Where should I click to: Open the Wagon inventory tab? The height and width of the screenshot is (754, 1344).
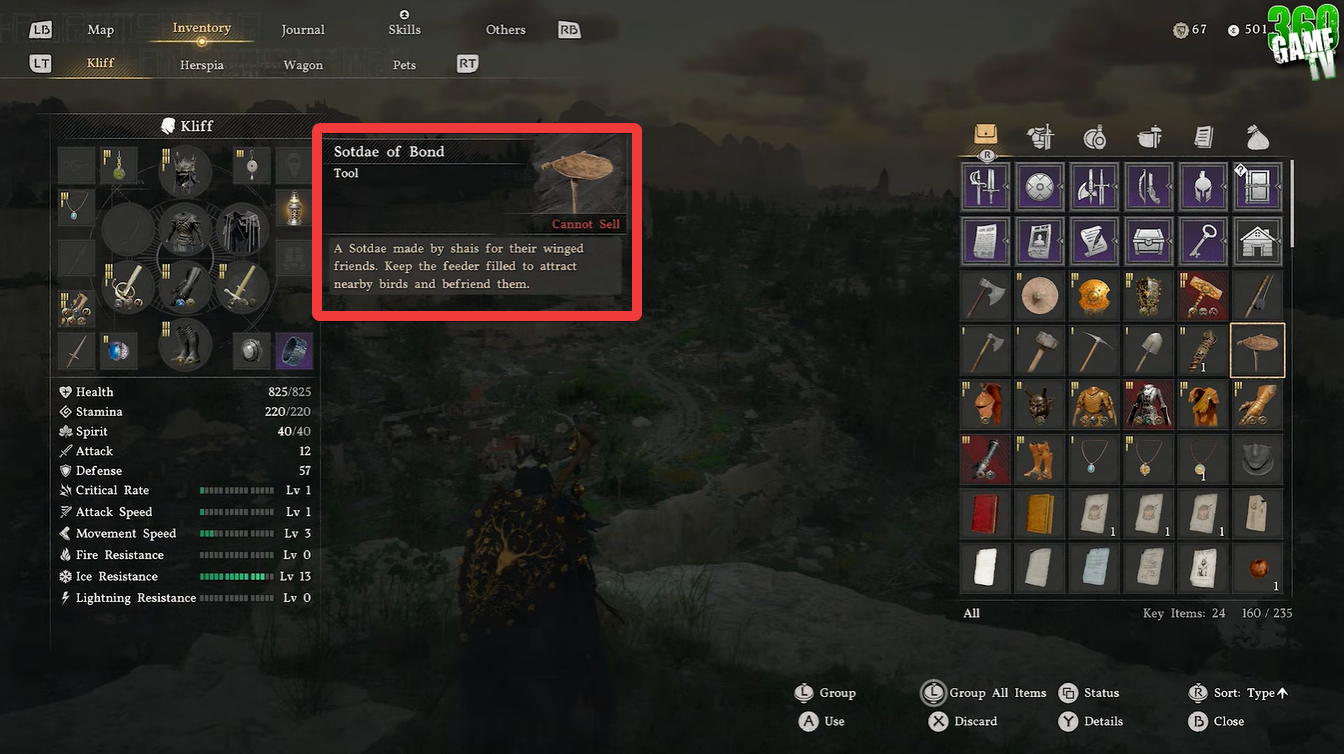[303, 64]
